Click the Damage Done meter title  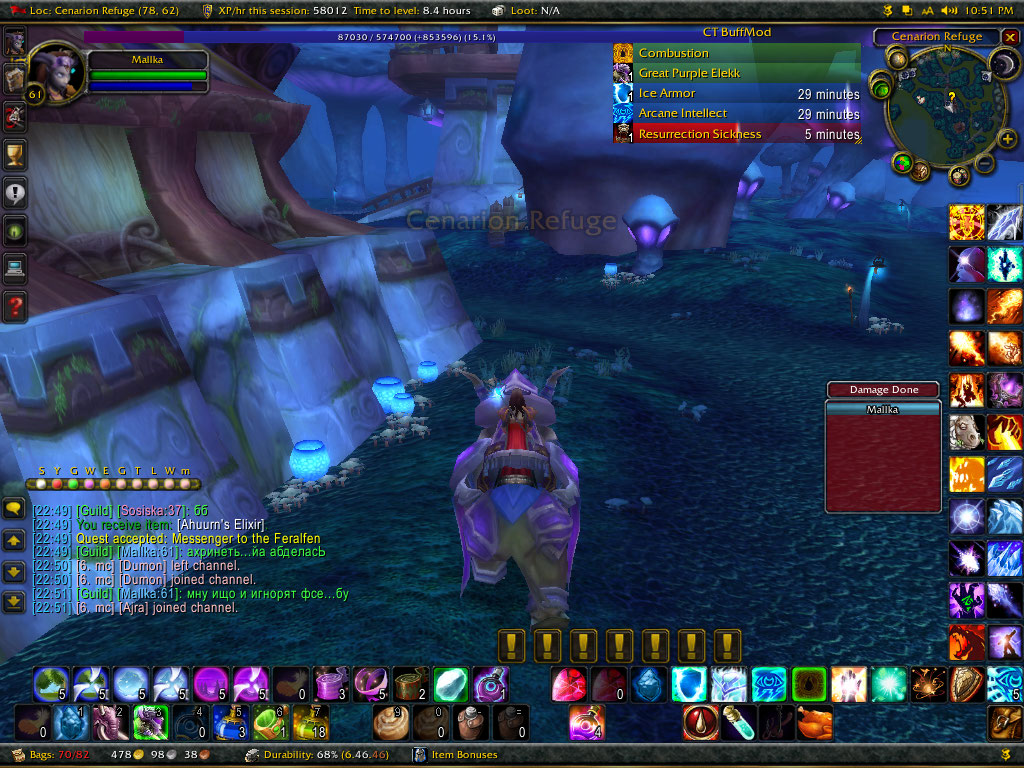[883, 389]
